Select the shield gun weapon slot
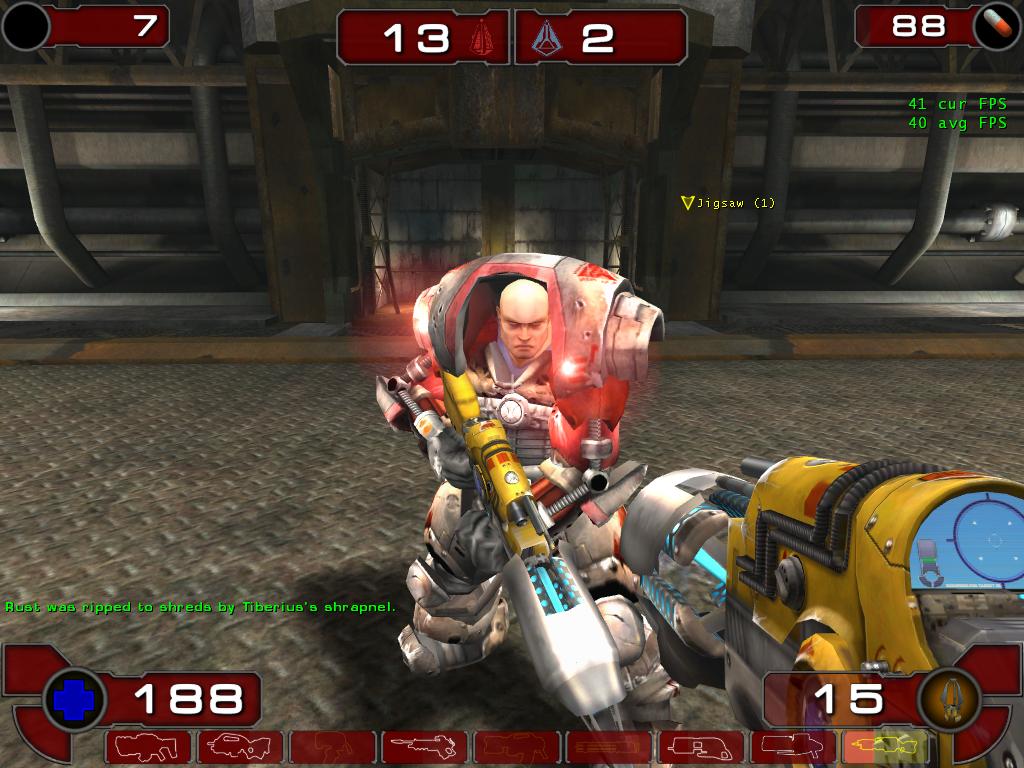The height and width of the screenshot is (768, 1024). click(148, 746)
